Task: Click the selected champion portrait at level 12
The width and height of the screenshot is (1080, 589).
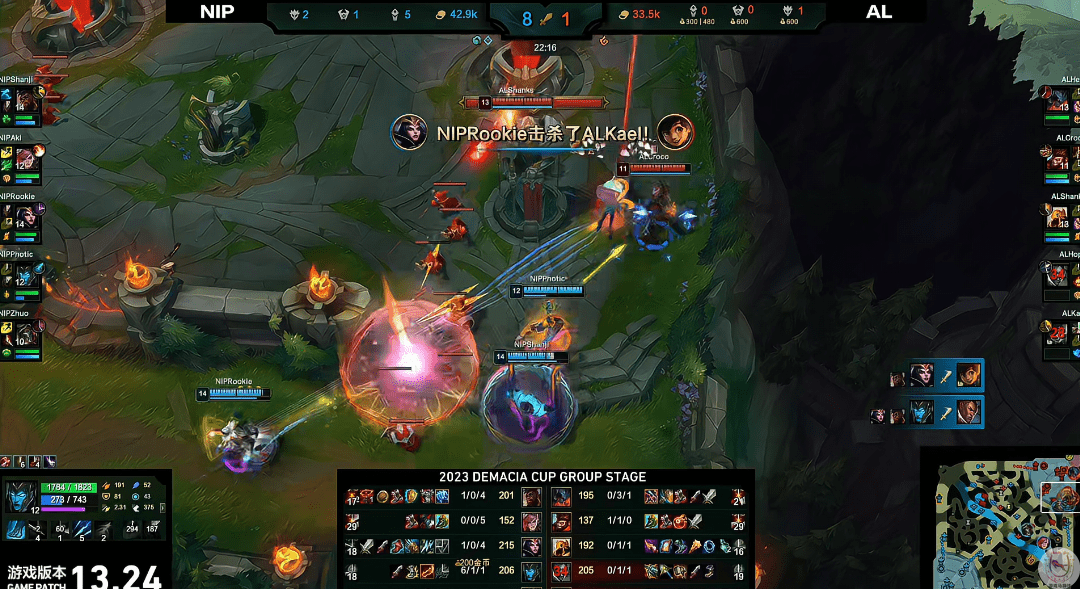Action: (x=19, y=497)
